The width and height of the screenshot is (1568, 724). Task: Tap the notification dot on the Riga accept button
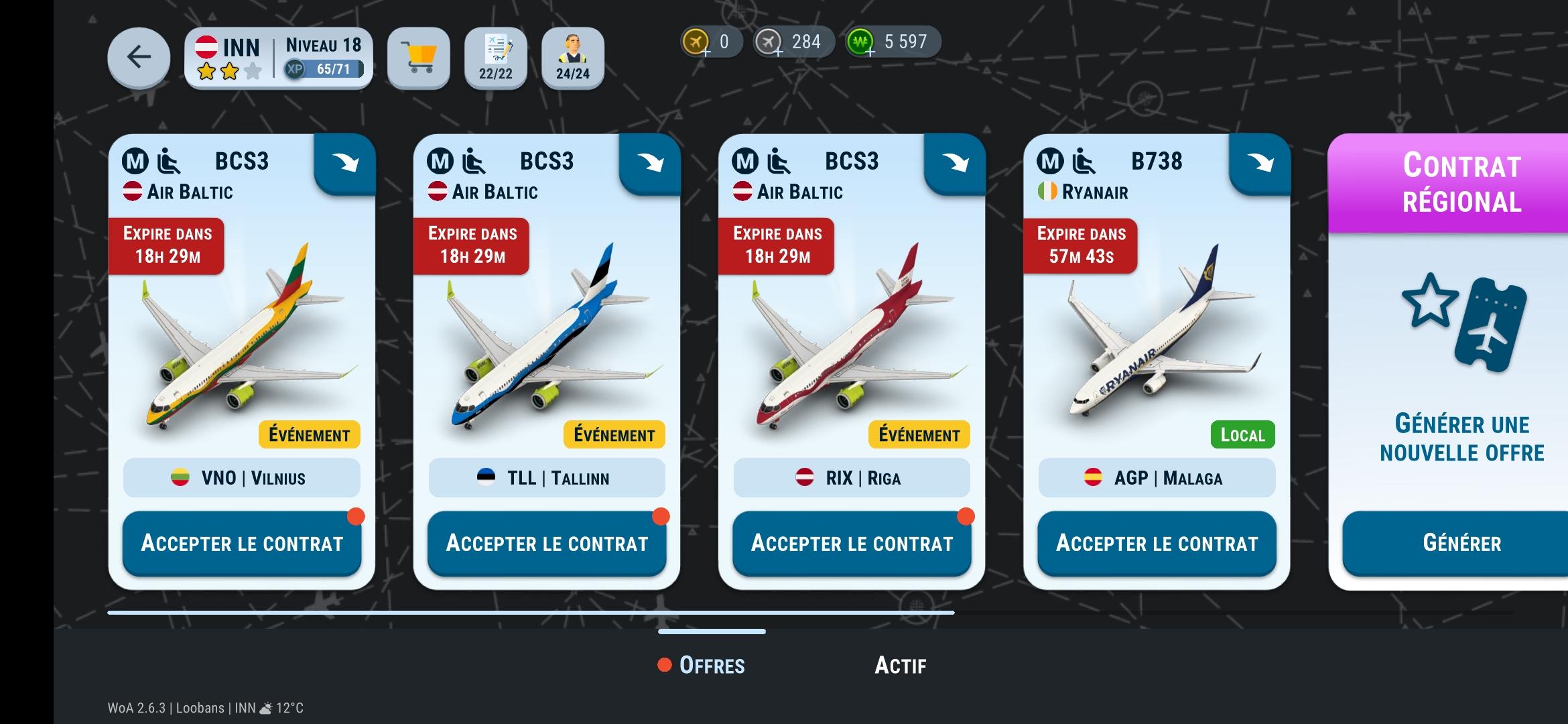tap(966, 516)
